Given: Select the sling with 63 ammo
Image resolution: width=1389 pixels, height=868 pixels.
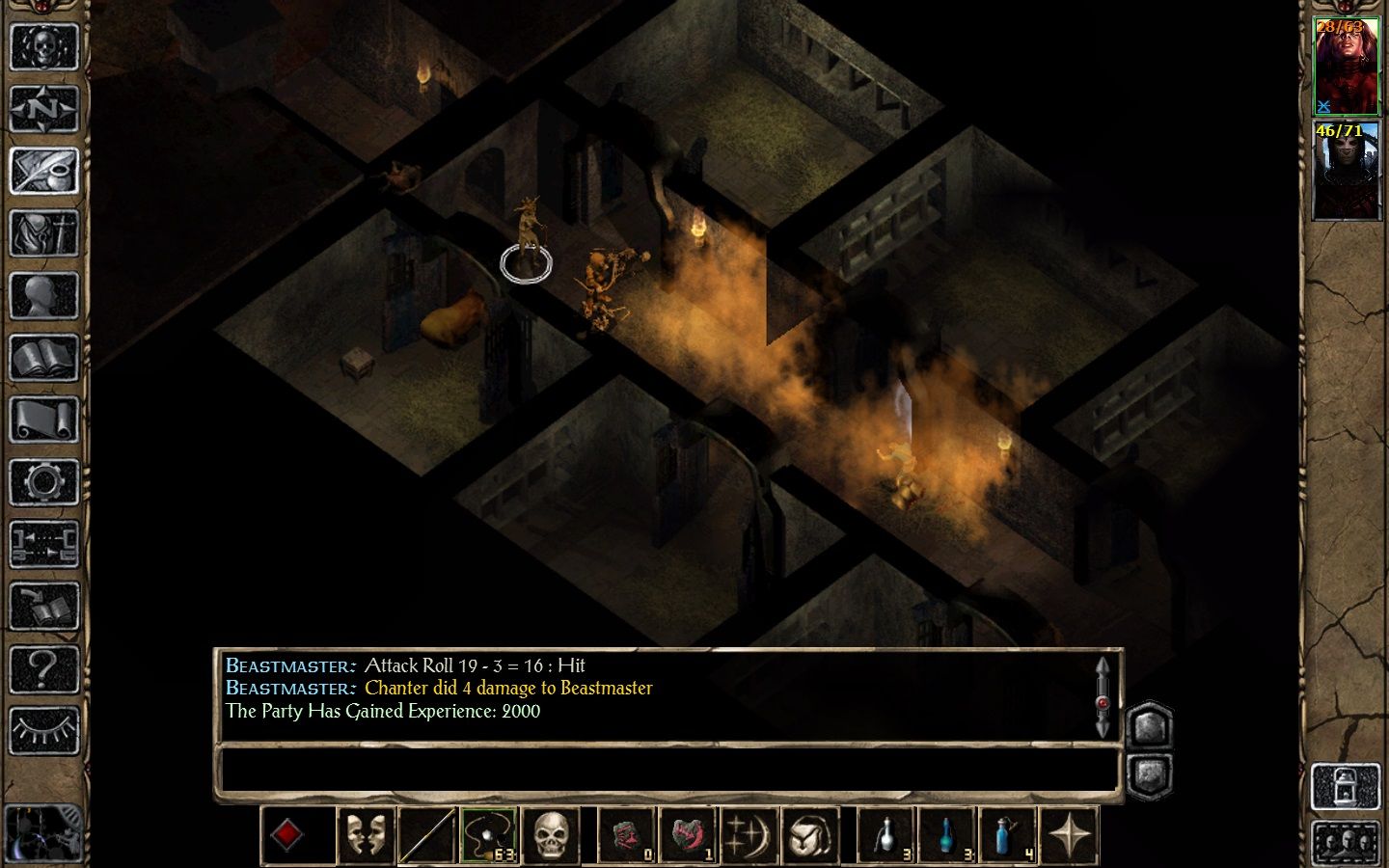Looking at the screenshot, I should (x=489, y=835).
